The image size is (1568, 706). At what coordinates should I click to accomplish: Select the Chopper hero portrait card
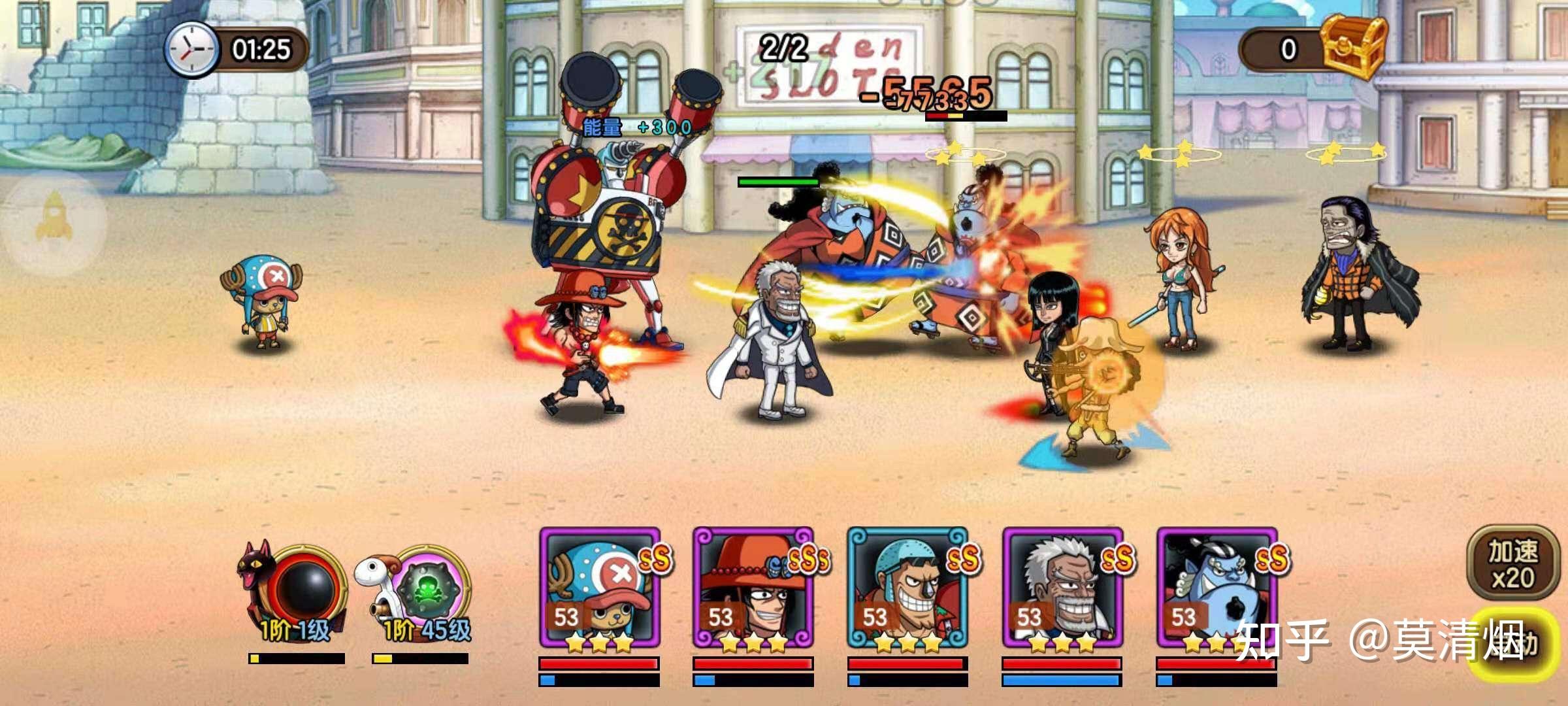[600, 588]
